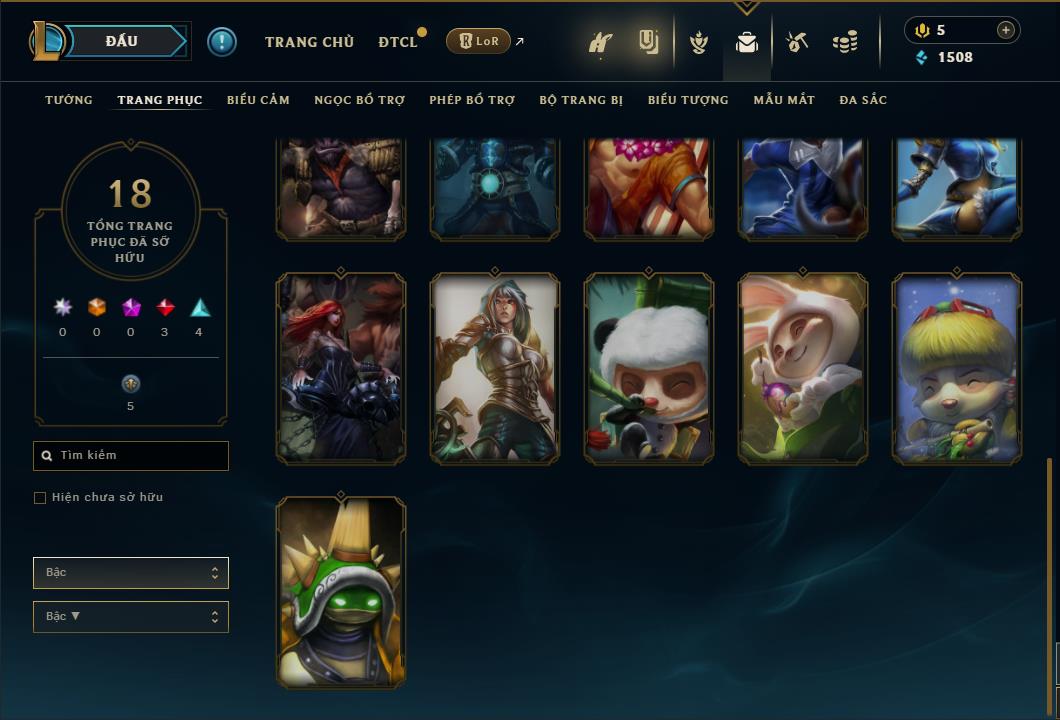Switch to the BIỂU CẢM tab
The width and height of the screenshot is (1060, 720).
[258, 100]
